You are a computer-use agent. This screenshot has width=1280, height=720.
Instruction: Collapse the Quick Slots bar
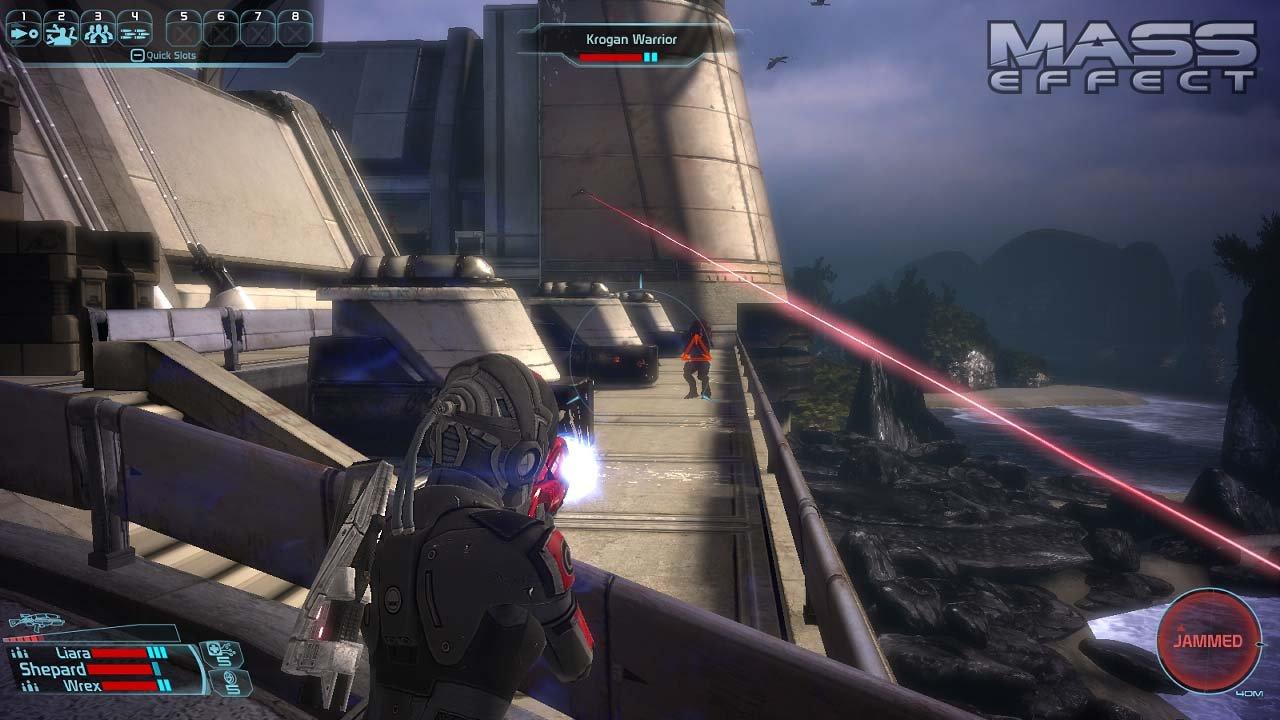[137, 56]
